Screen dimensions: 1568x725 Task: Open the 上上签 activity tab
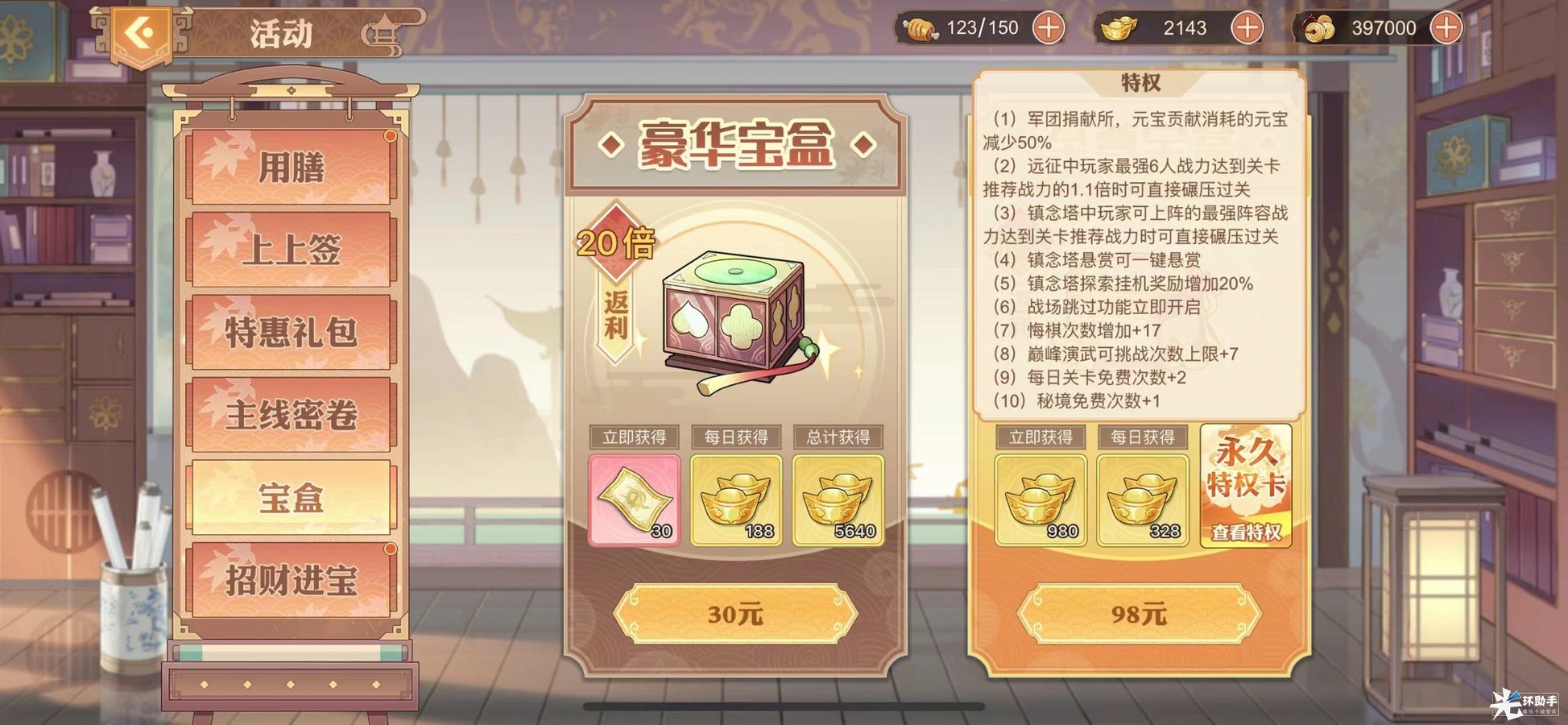(x=292, y=250)
